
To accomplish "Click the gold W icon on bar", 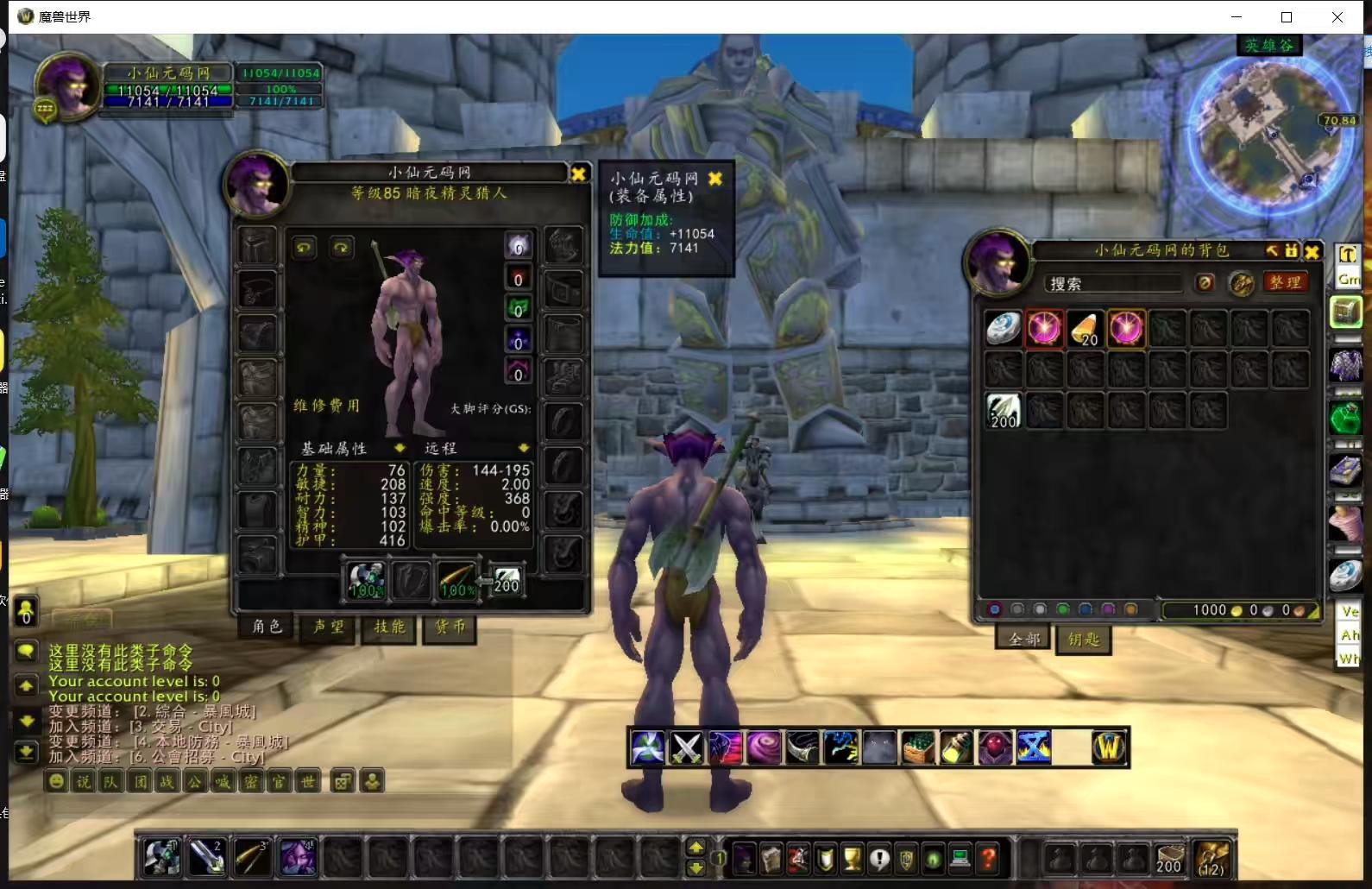I will point(1109,747).
